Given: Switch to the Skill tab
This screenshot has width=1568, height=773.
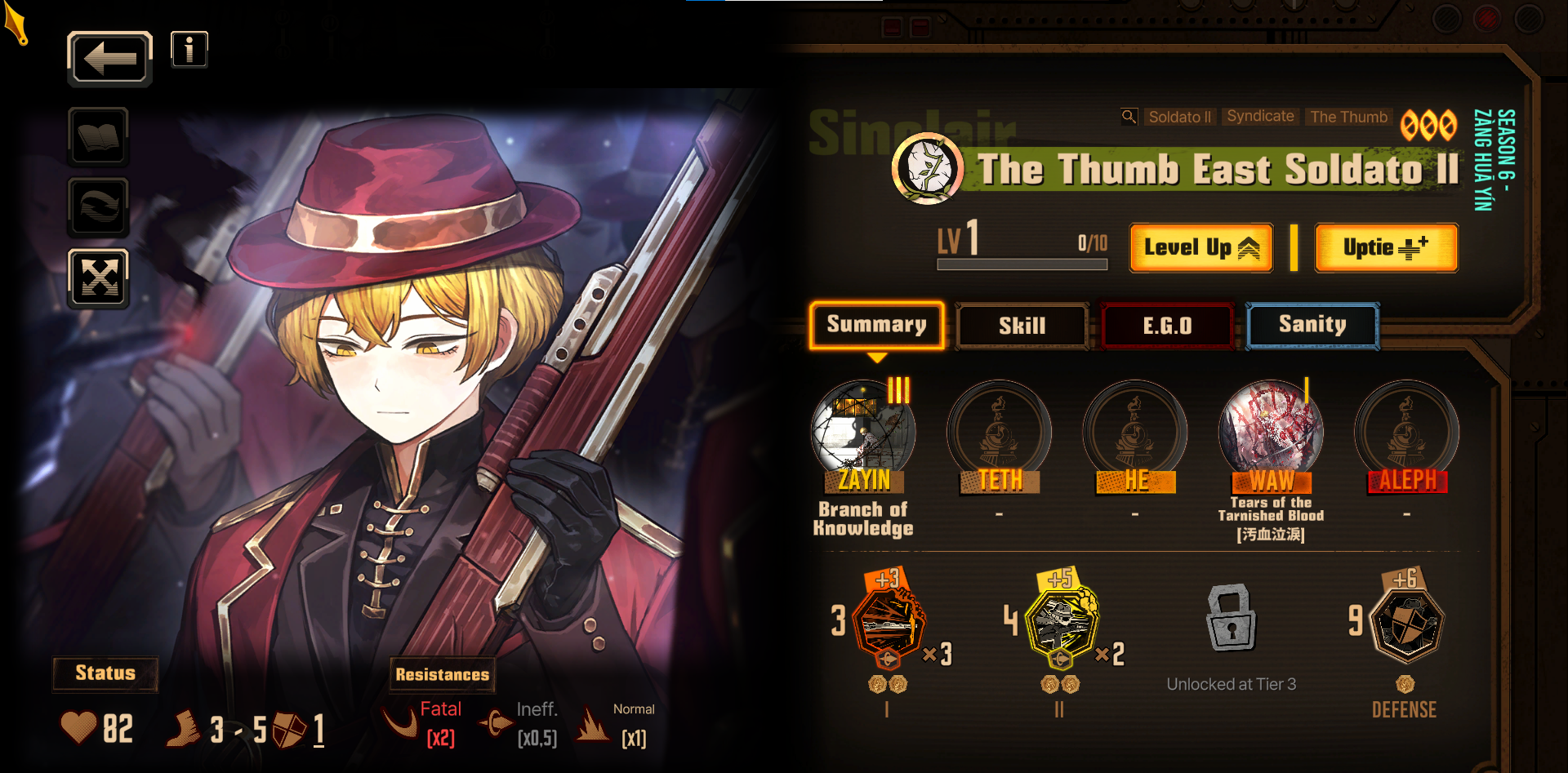Looking at the screenshot, I should coord(1022,326).
